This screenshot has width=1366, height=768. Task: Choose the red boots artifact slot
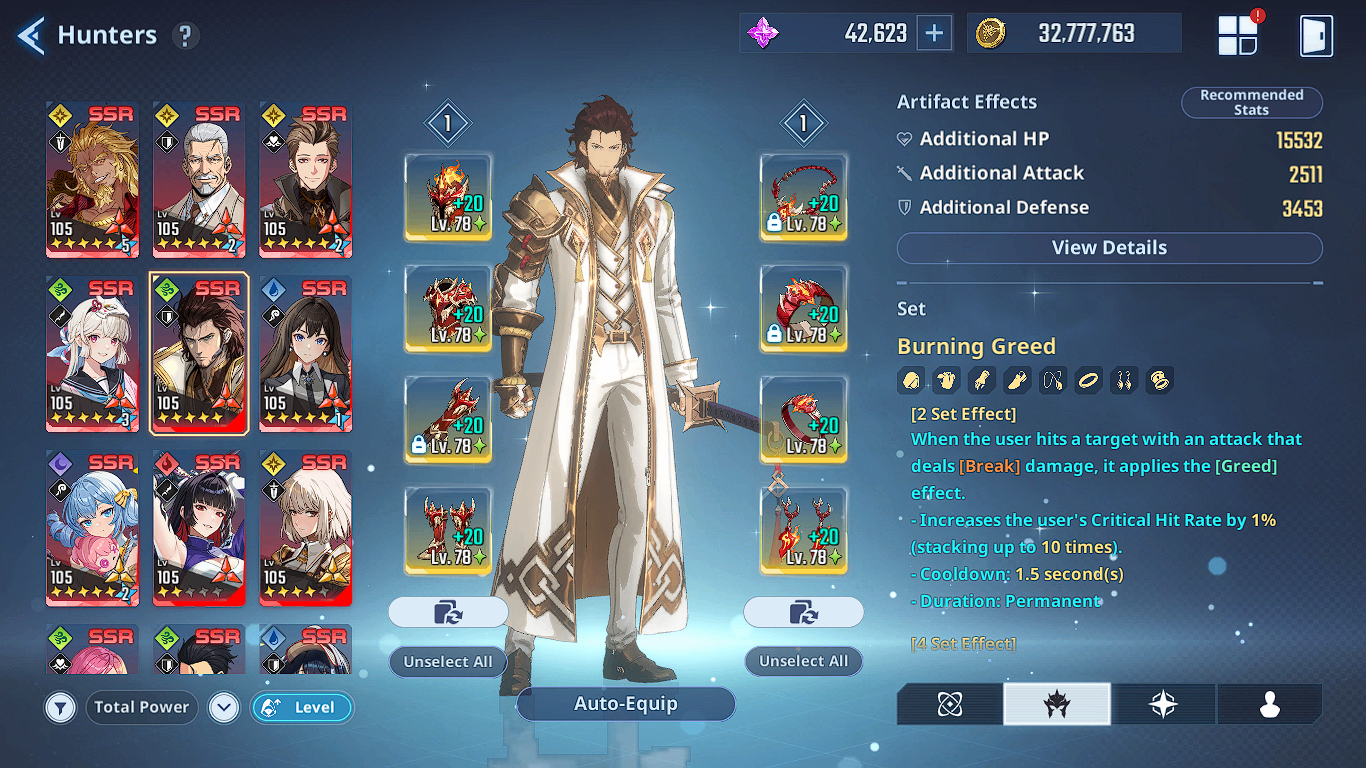[x=448, y=530]
